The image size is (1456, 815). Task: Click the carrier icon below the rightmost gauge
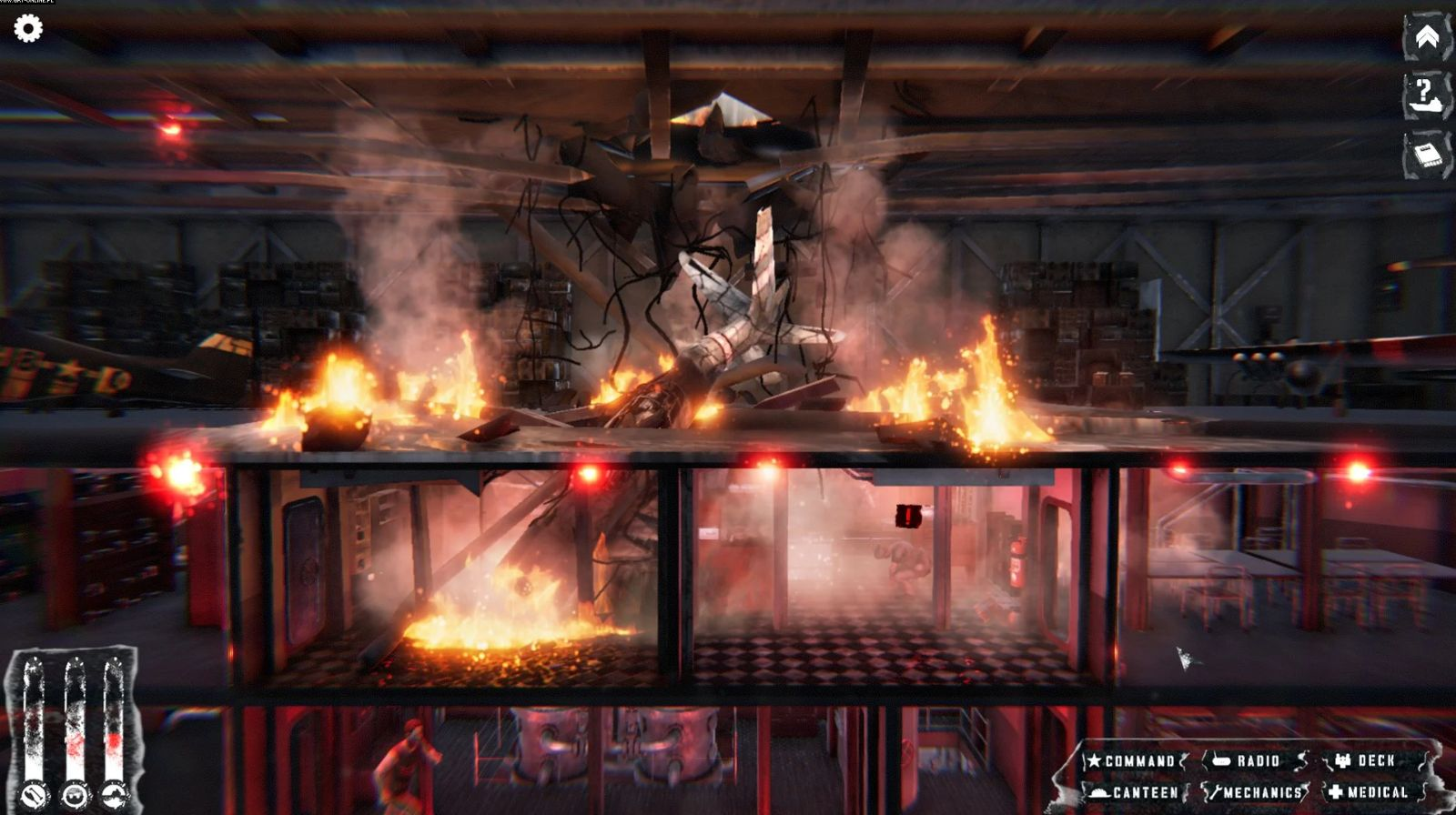pyautogui.click(x=115, y=794)
